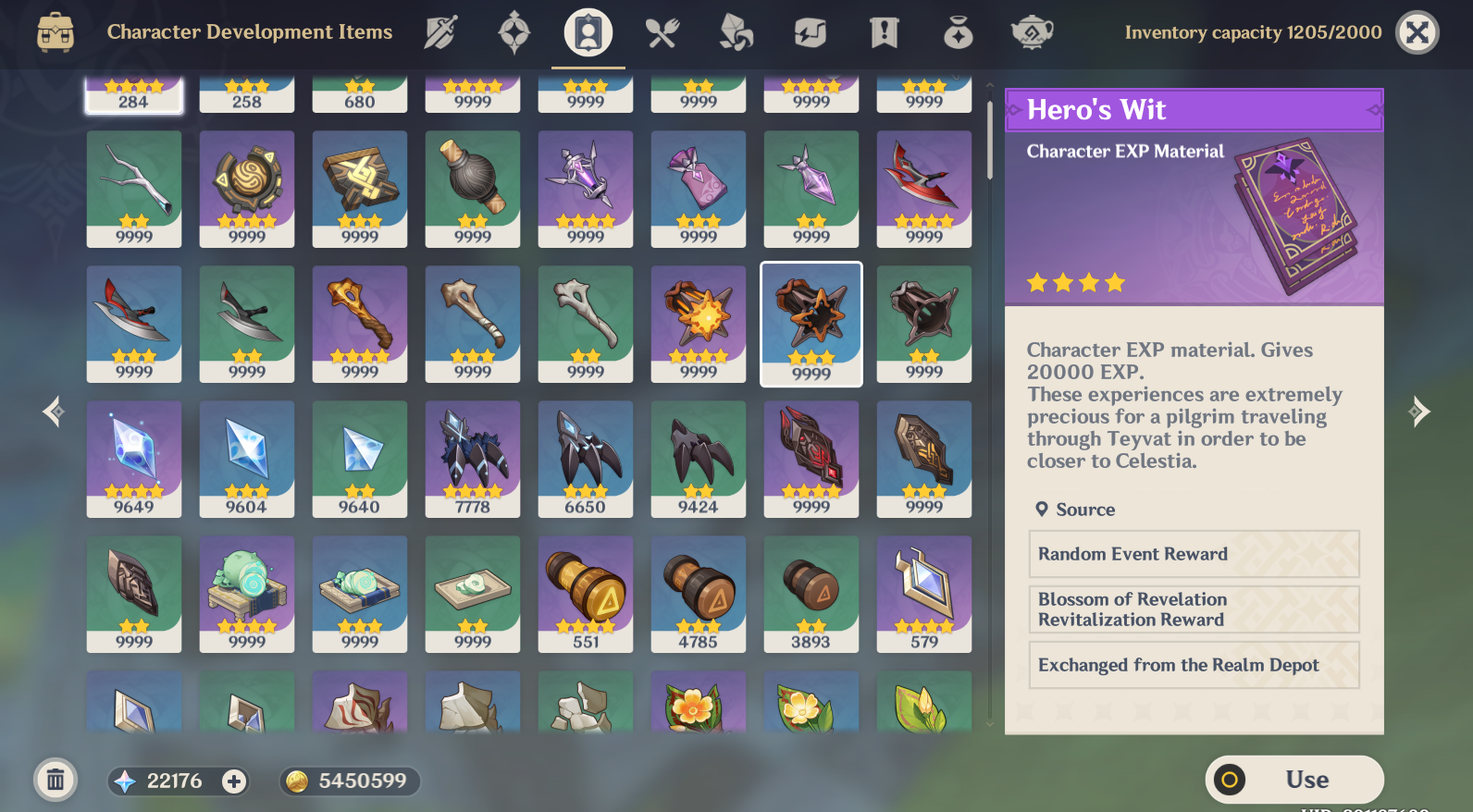Click the trash icon to destroy items
Viewport: 1473px width, 812px height.
(56, 780)
